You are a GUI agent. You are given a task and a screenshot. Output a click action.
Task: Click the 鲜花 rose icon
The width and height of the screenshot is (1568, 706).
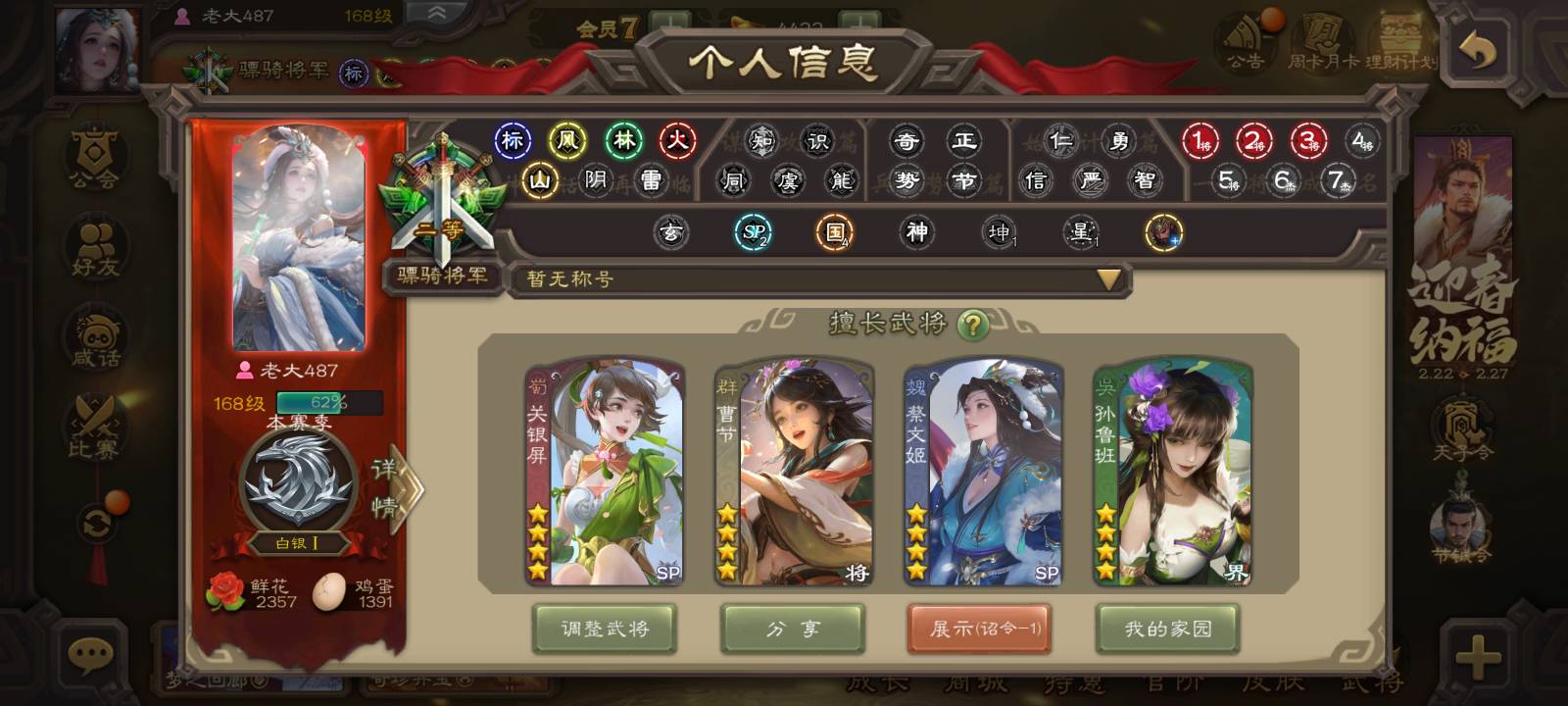point(226,591)
